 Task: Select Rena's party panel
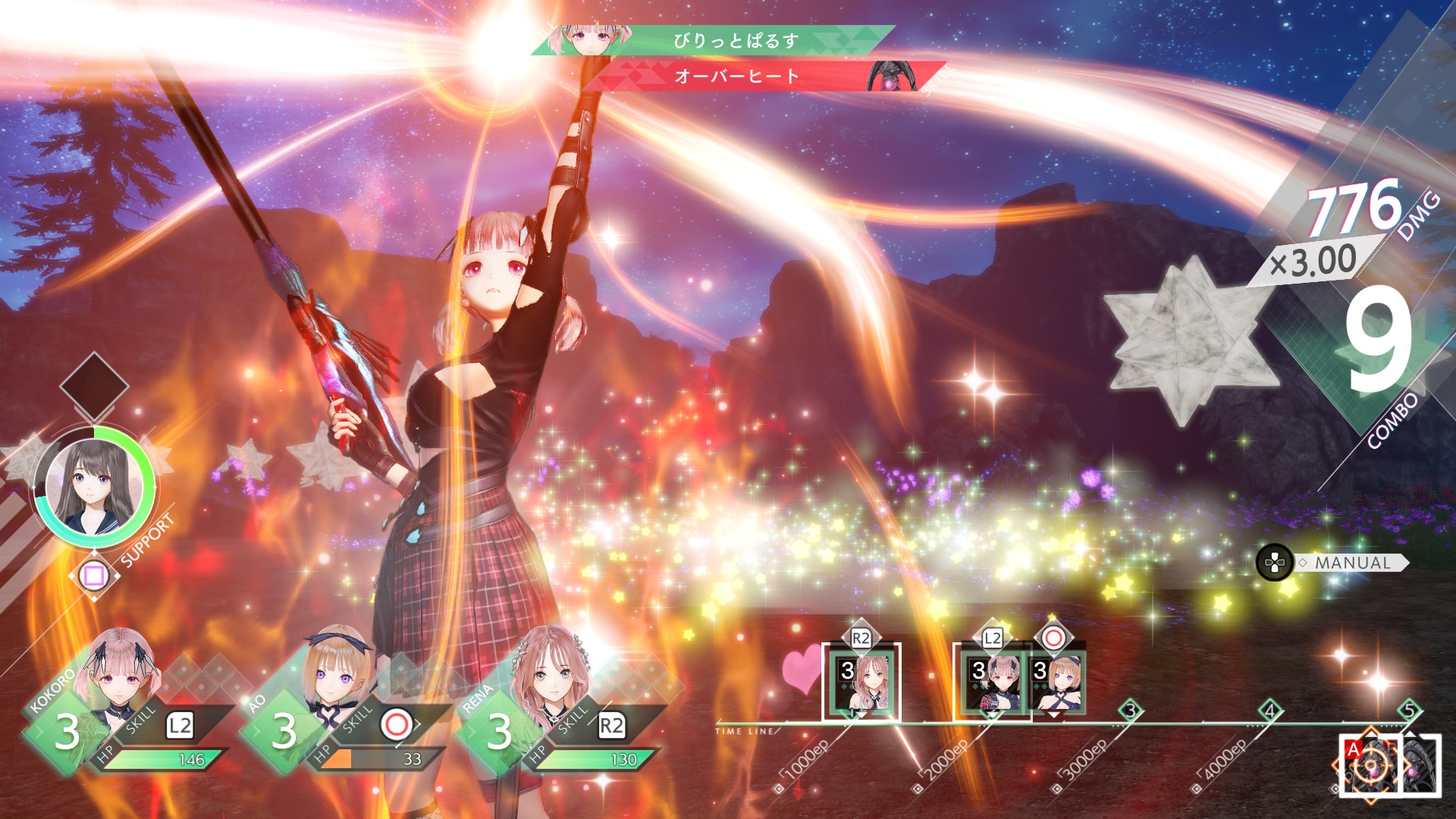point(557,709)
